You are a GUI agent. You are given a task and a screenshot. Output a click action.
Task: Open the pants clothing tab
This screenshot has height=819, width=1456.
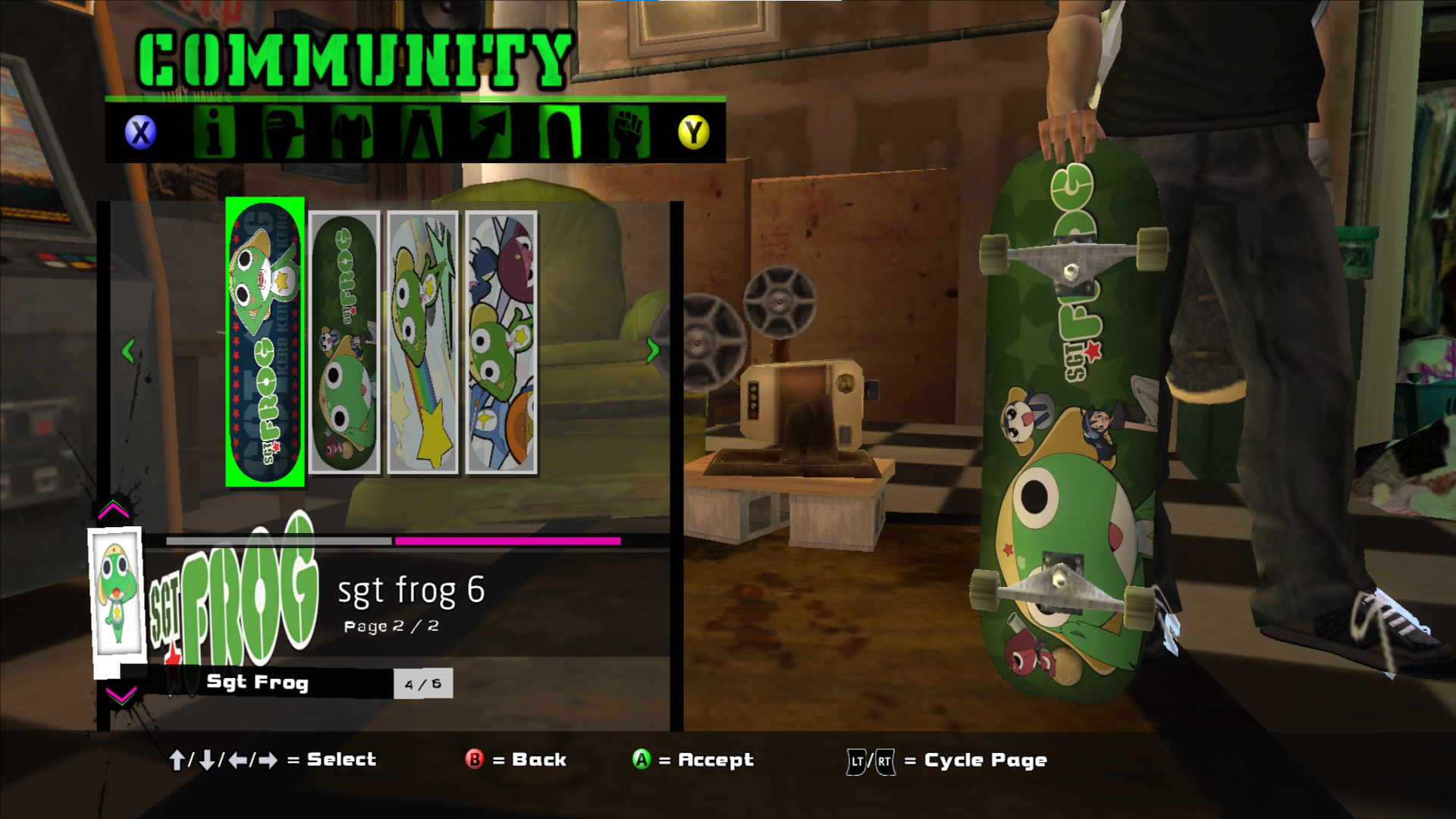click(422, 133)
